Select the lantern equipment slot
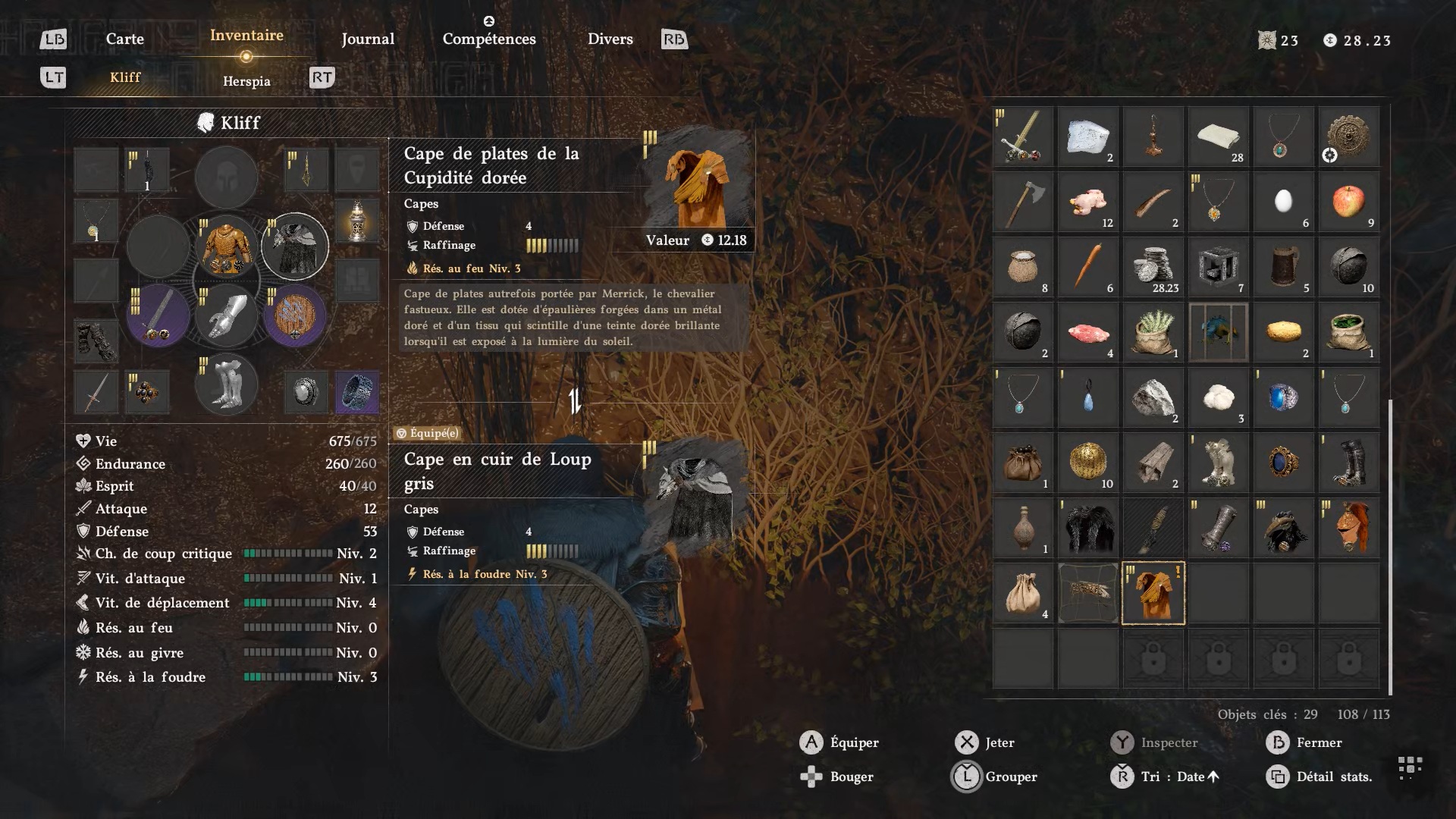 (x=357, y=221)
